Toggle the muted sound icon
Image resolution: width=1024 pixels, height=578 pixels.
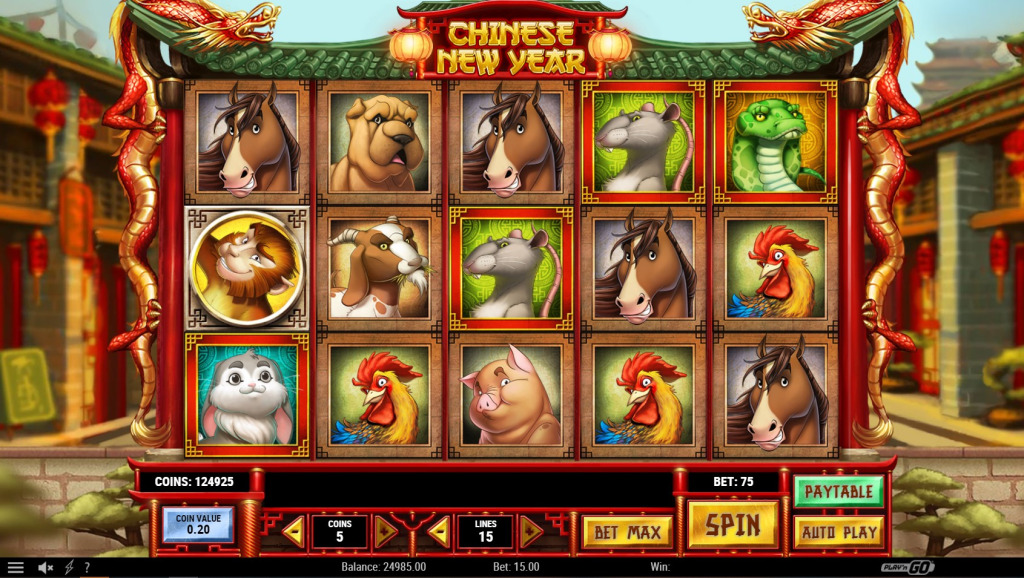tap(45, 567)
